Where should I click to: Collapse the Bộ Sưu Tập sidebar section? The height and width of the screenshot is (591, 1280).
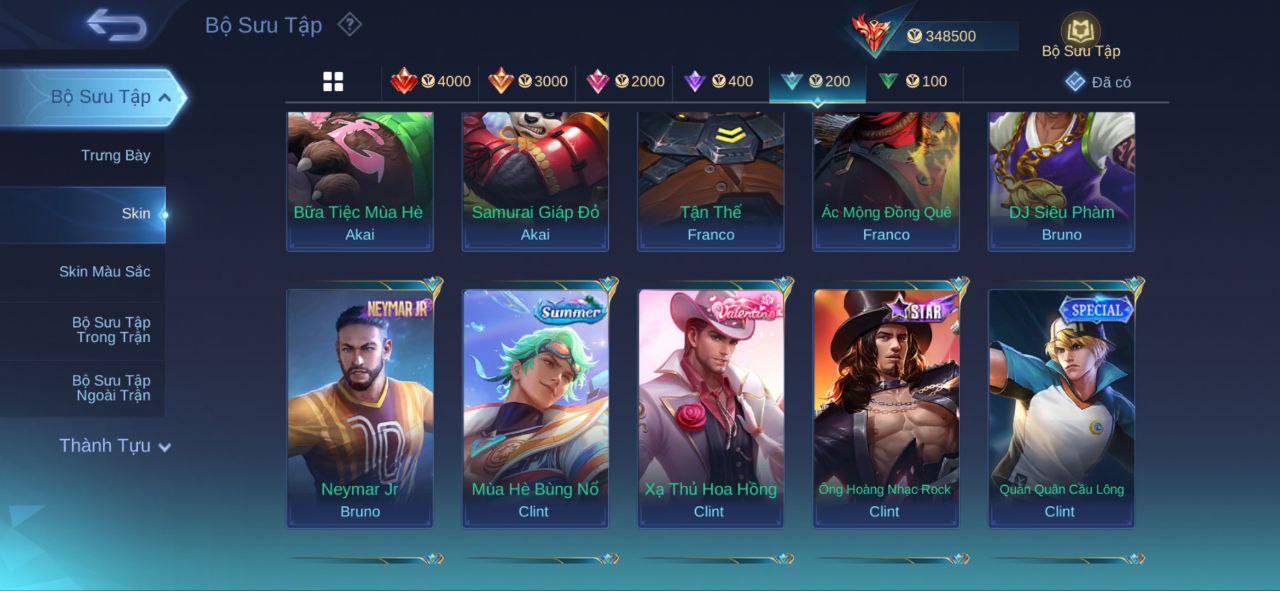pos(164,97)
